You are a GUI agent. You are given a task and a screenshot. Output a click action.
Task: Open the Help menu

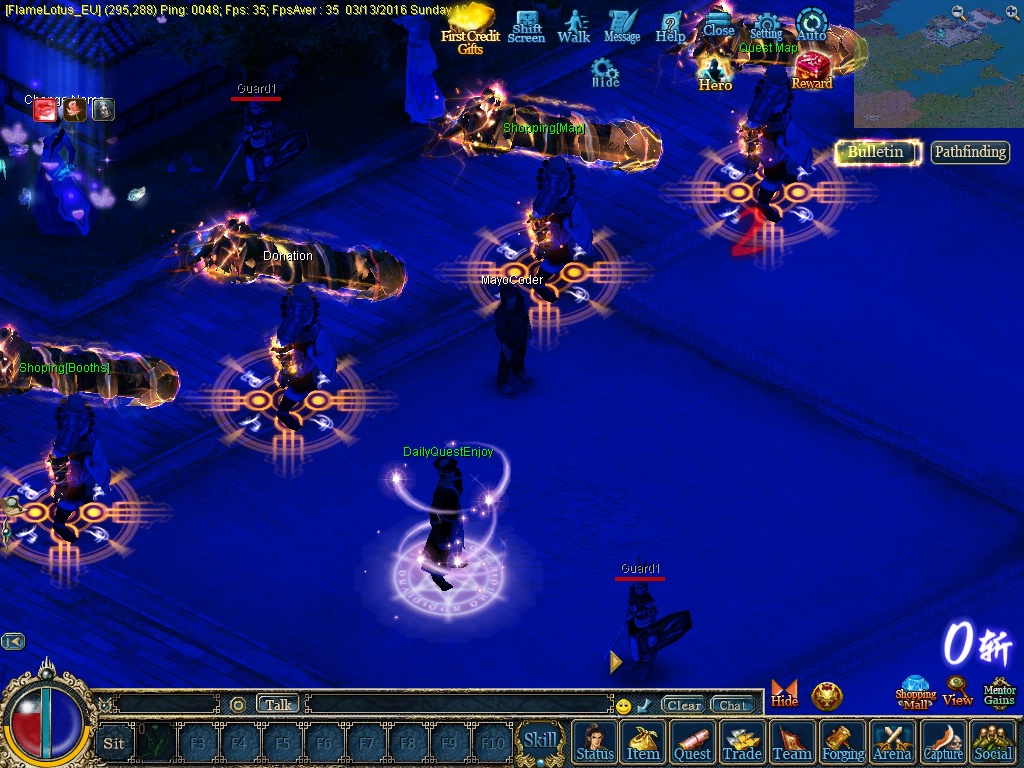[x=670, y=26]
